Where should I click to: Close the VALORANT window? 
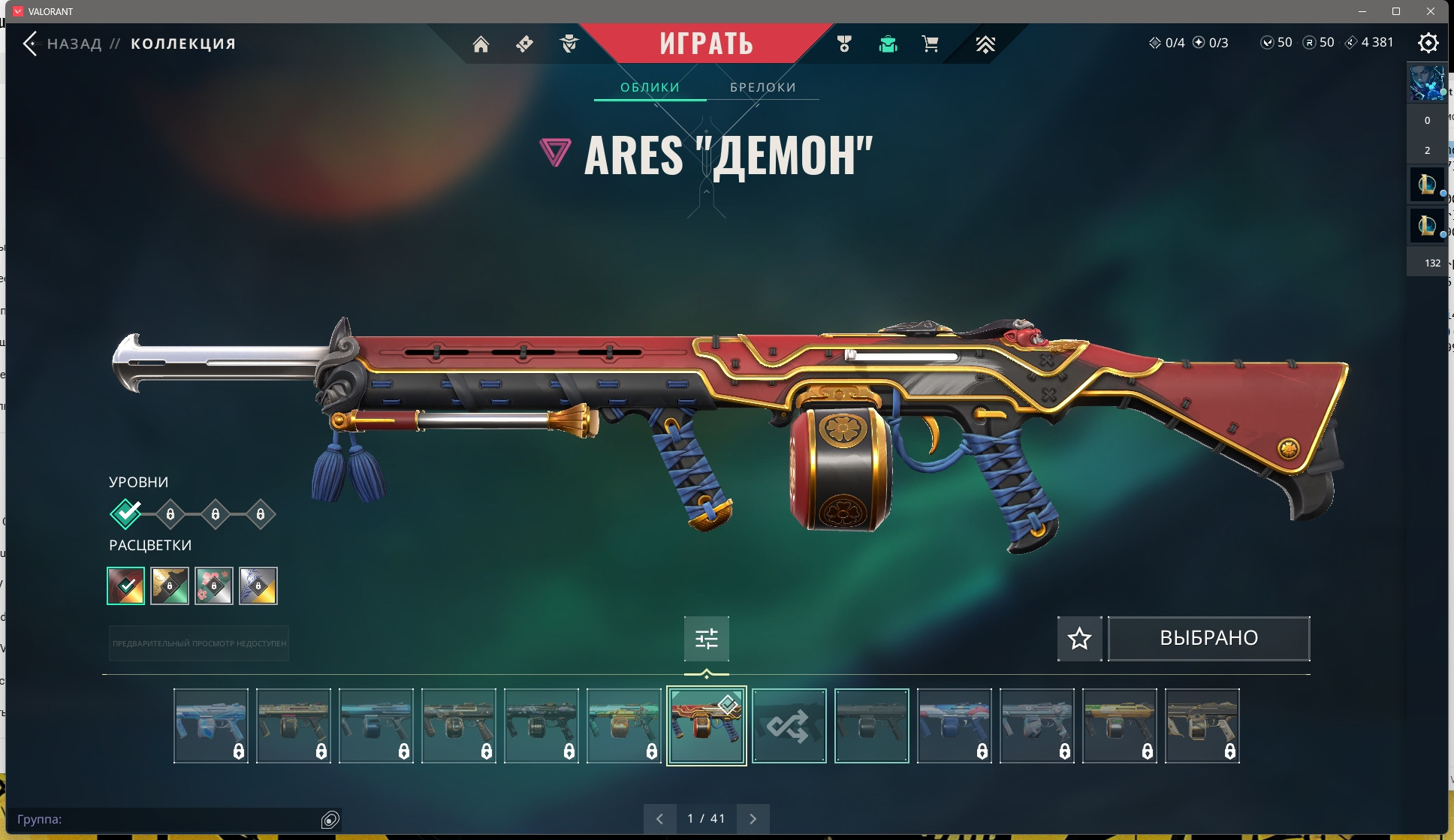point(1431,11)
